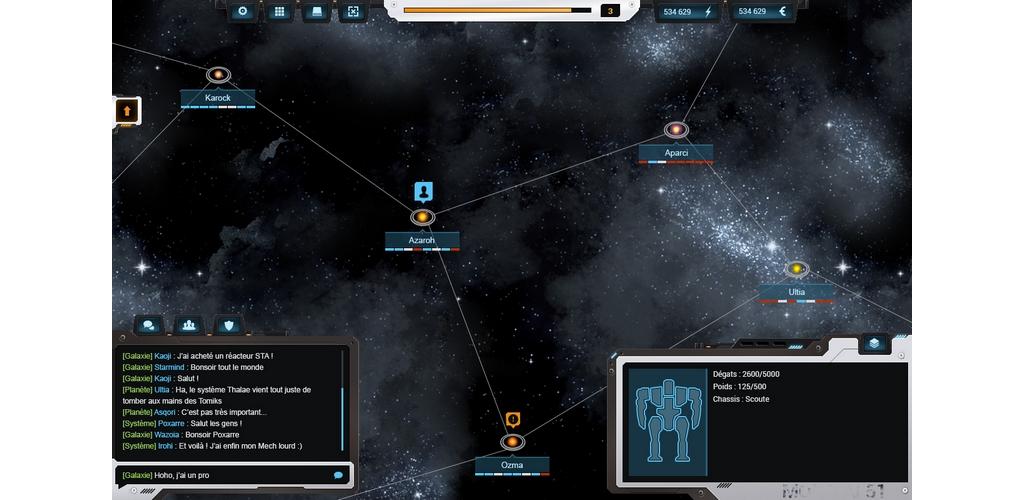The width and height of the screenshot is (1024, 500).
Task: Open the gear settings button
Action: point(243,12)
